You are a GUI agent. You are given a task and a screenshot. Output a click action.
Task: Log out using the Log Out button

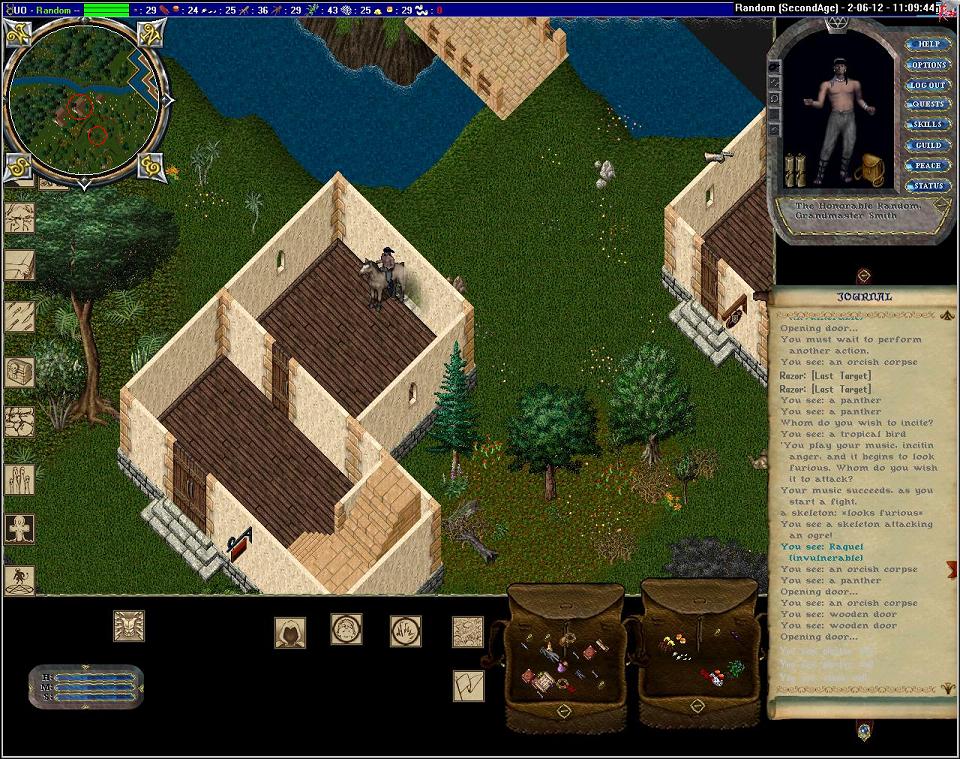(x=927, y=85)
